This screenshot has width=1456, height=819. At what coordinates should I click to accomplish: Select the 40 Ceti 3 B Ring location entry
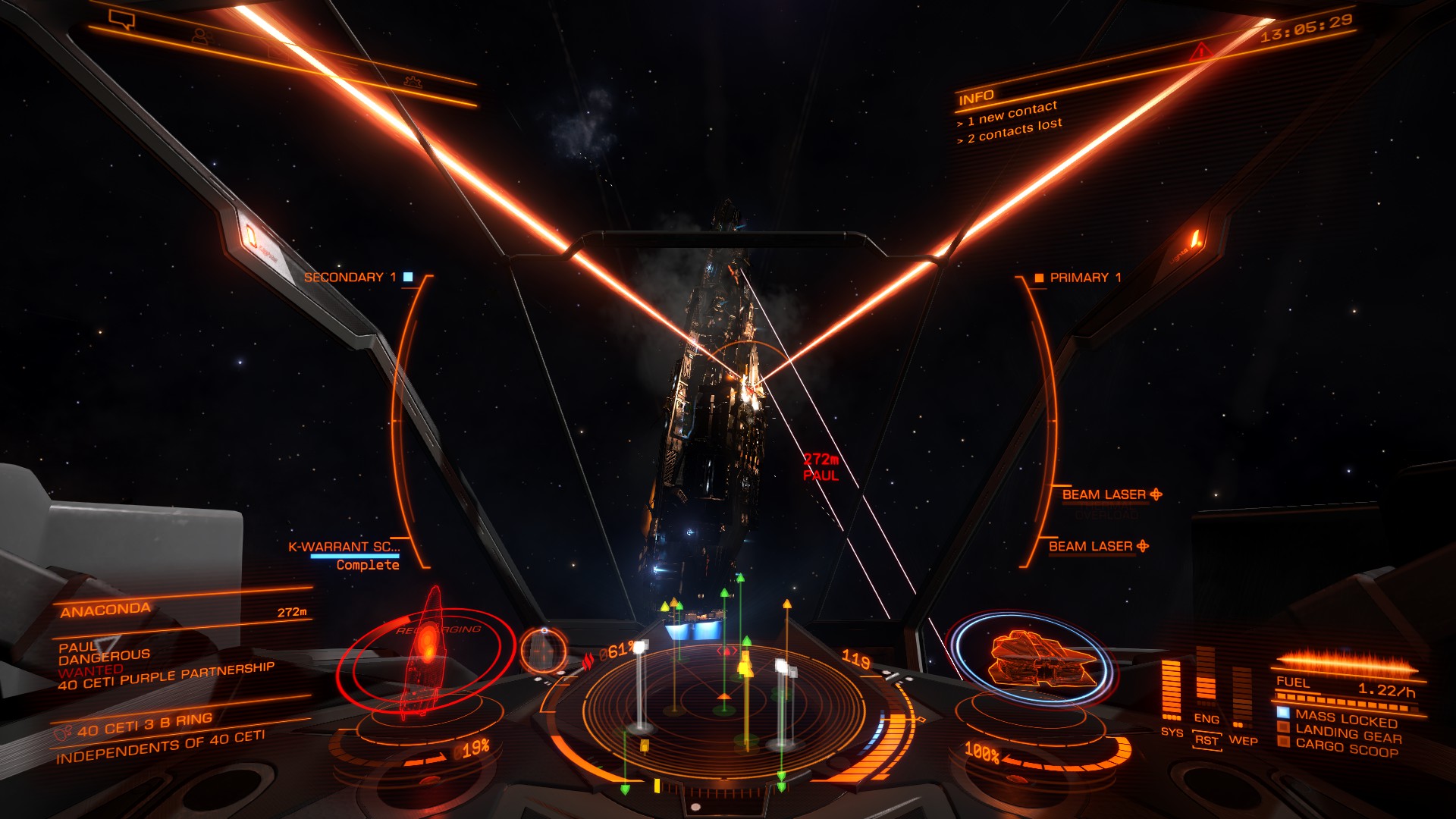(x=144, y=724)
